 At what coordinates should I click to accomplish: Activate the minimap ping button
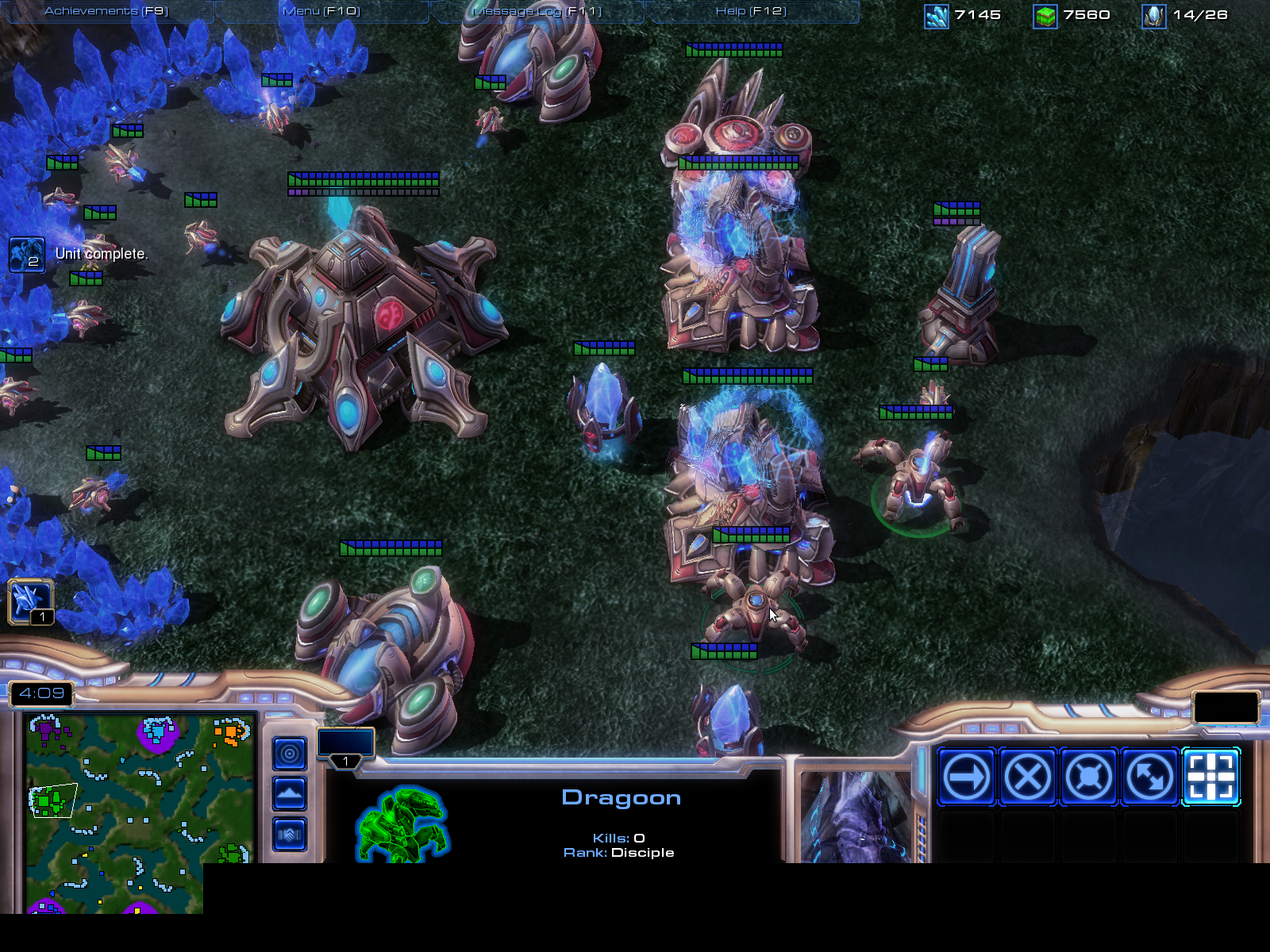[x=290, y=754]
